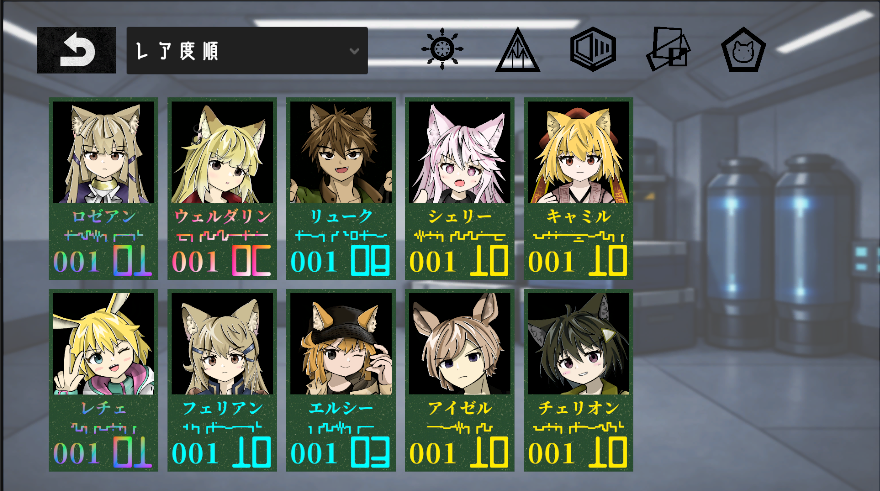Select the spiked sun filter icon

[x=443, y=49]
